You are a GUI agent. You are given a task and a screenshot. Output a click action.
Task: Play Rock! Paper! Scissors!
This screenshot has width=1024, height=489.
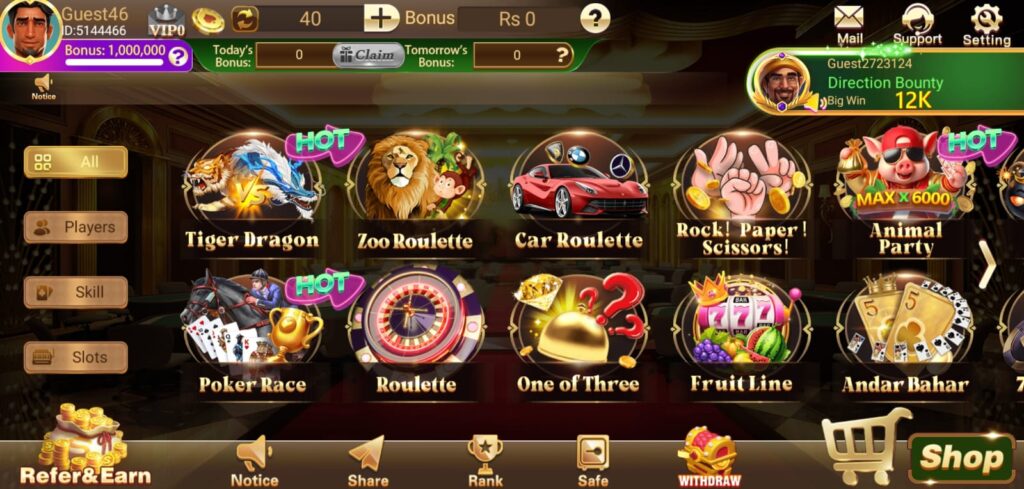click(740, 196)
